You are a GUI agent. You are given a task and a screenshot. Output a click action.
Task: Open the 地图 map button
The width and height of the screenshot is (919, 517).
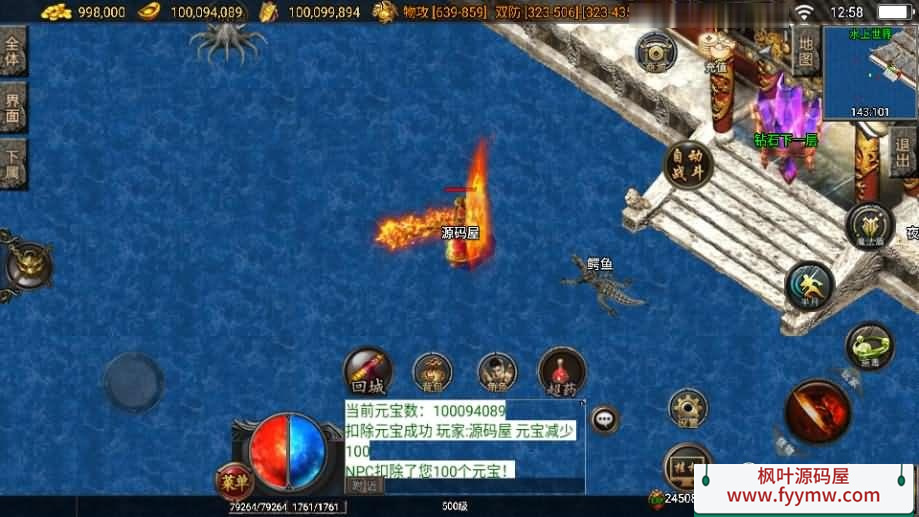806,49
